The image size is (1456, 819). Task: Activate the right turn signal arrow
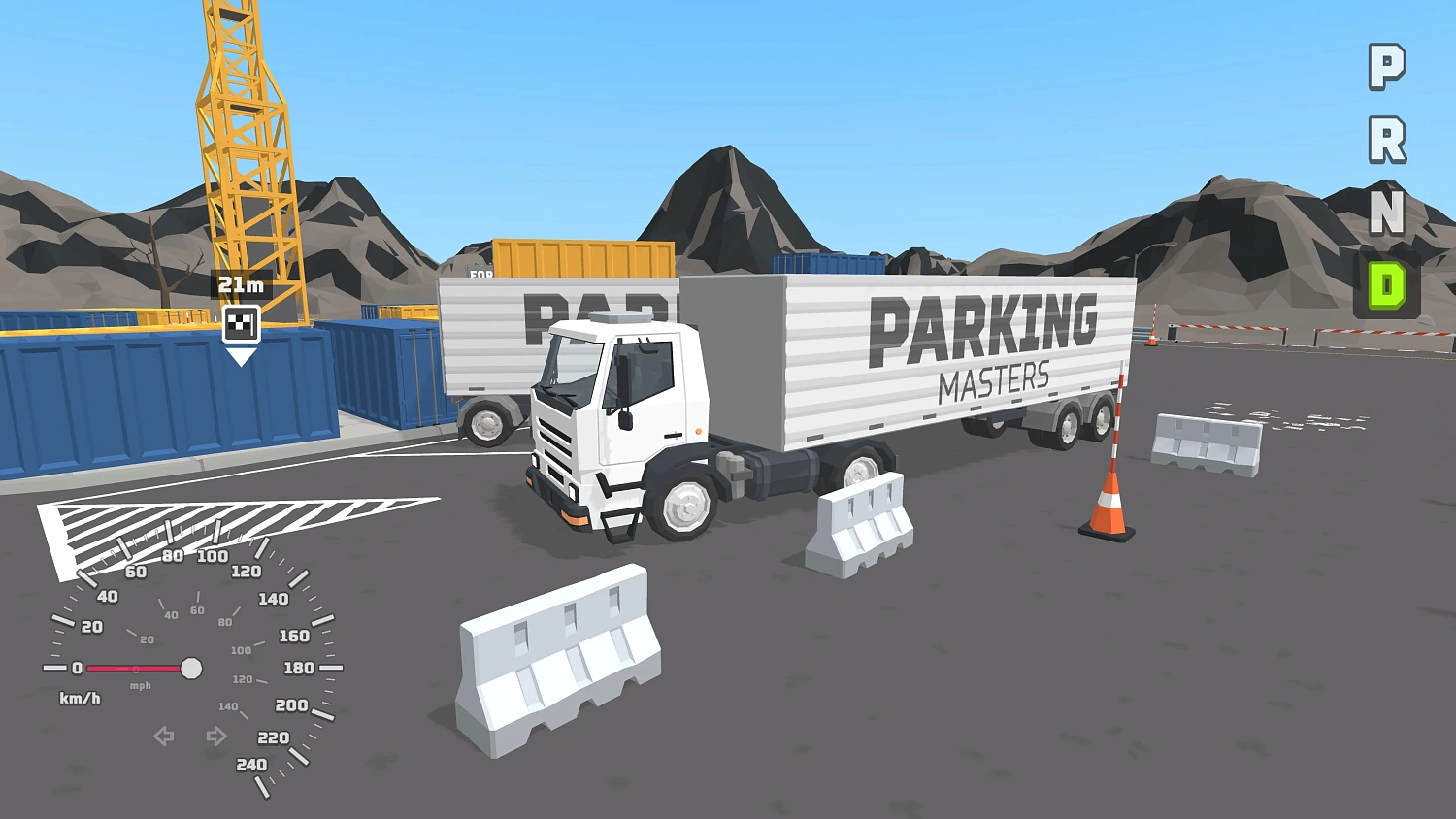pos(215,737)
